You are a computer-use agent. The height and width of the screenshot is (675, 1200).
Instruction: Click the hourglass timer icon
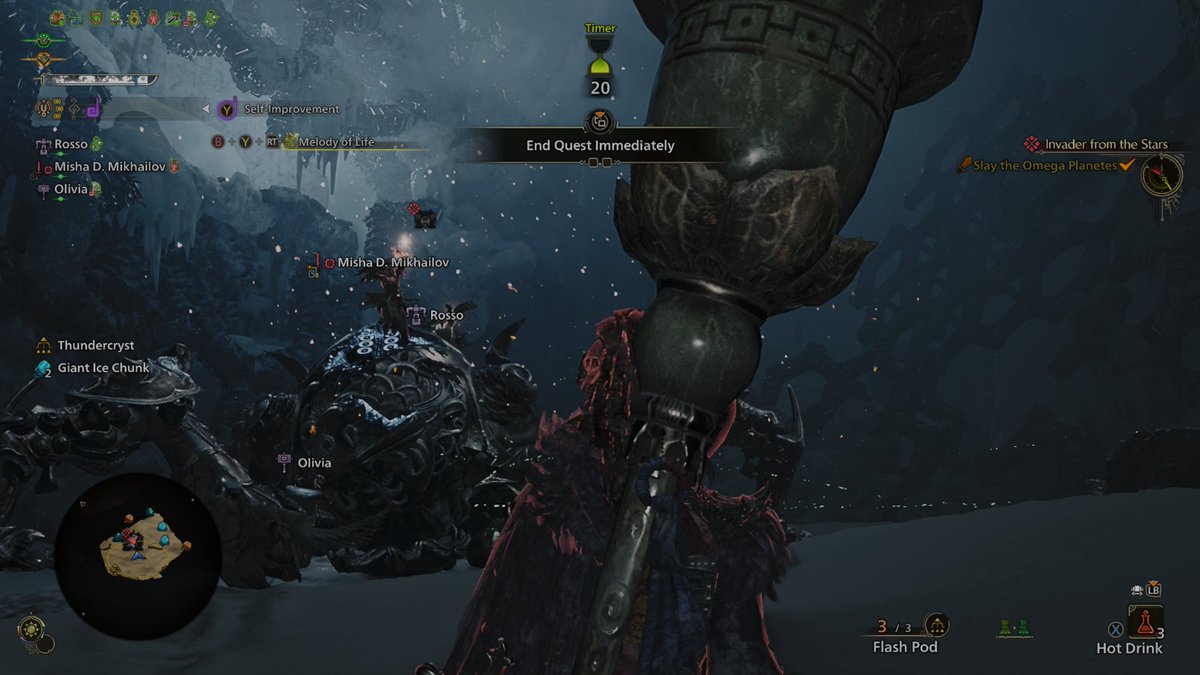(600, 58)
